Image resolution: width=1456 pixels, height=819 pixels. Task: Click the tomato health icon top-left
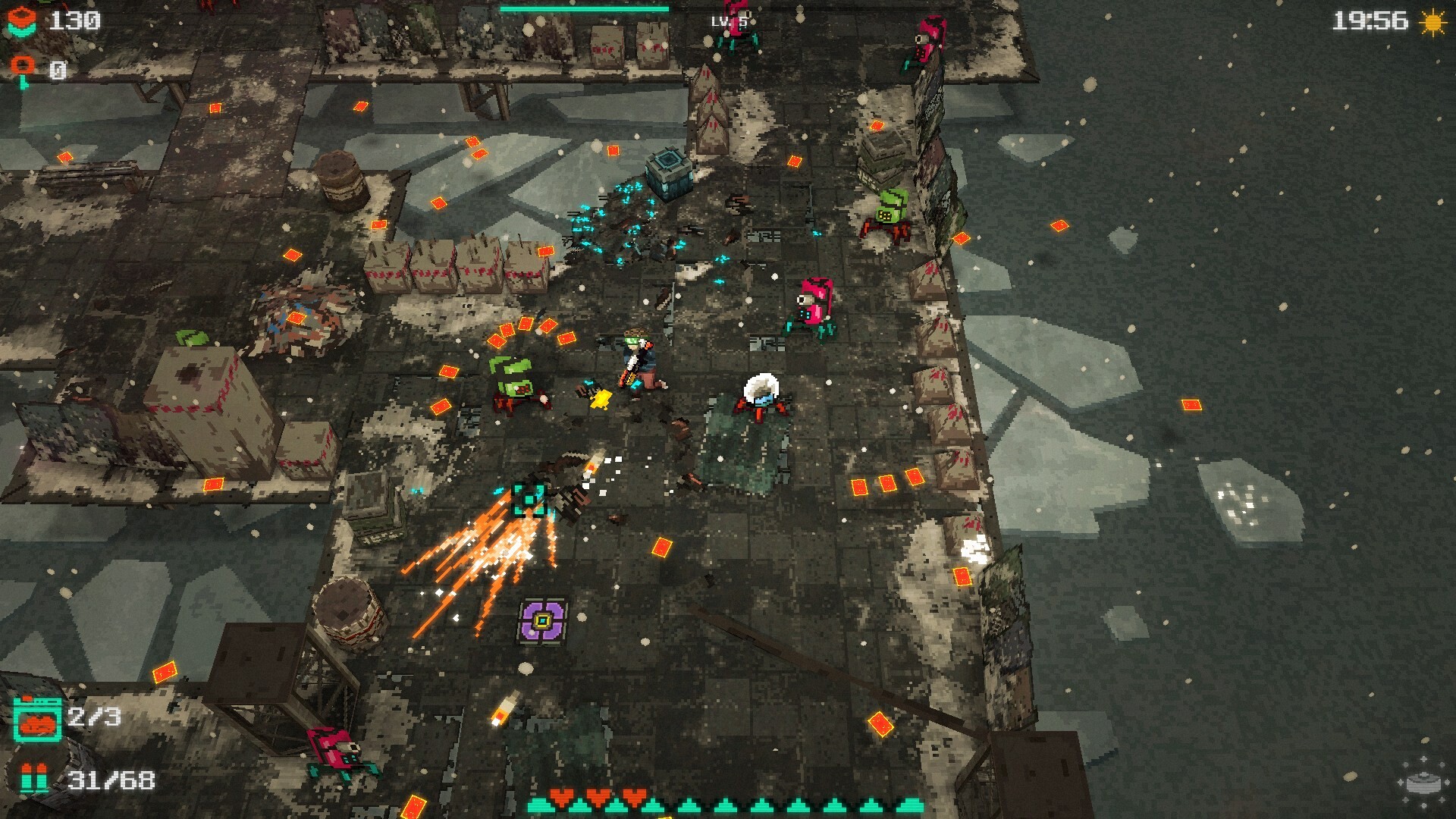tap(23, 21)
